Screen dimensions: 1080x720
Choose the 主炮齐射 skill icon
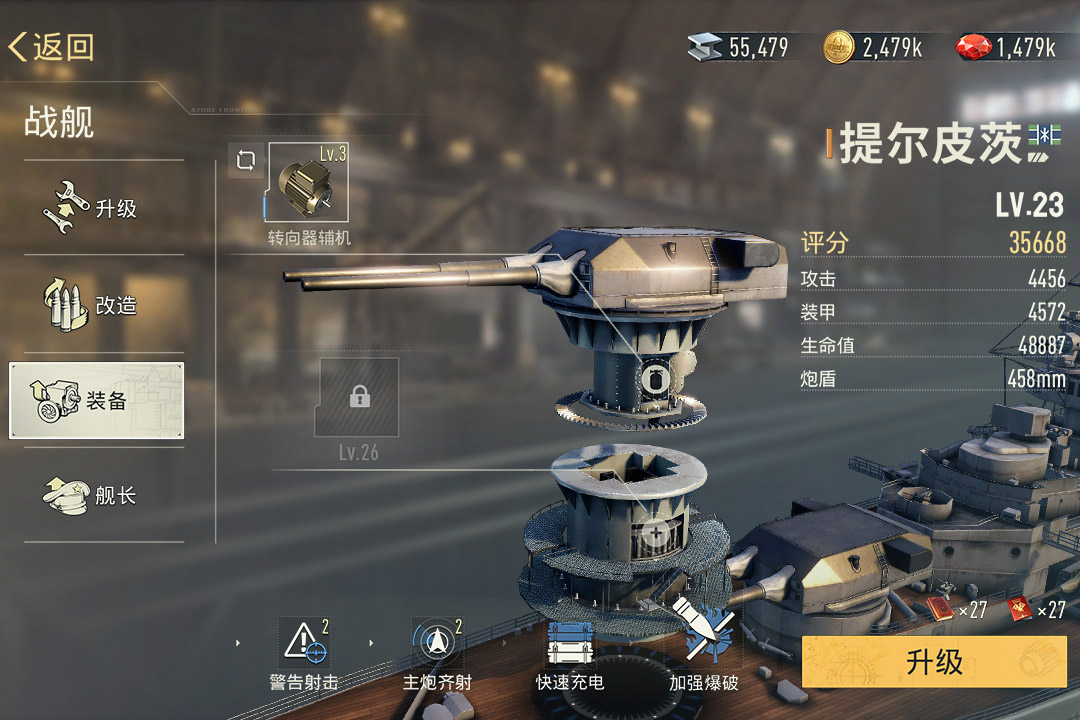(x=437, y=643)
